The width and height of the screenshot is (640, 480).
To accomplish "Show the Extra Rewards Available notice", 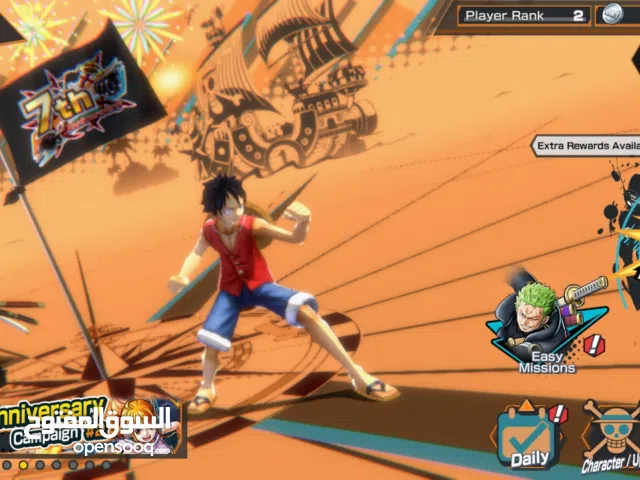I will 586,145.
